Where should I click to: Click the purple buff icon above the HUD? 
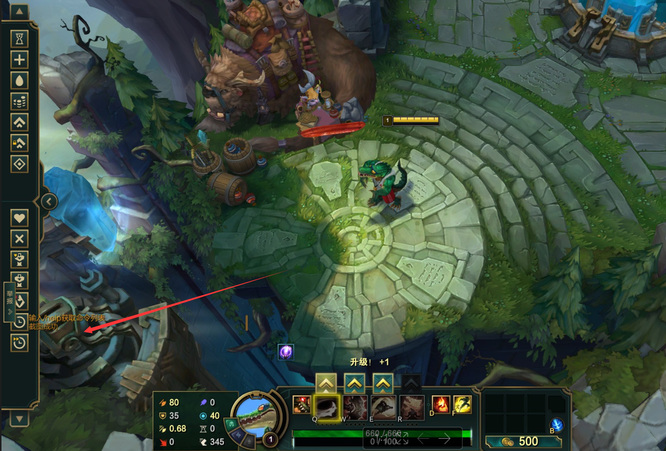click(x=285, y=351)
